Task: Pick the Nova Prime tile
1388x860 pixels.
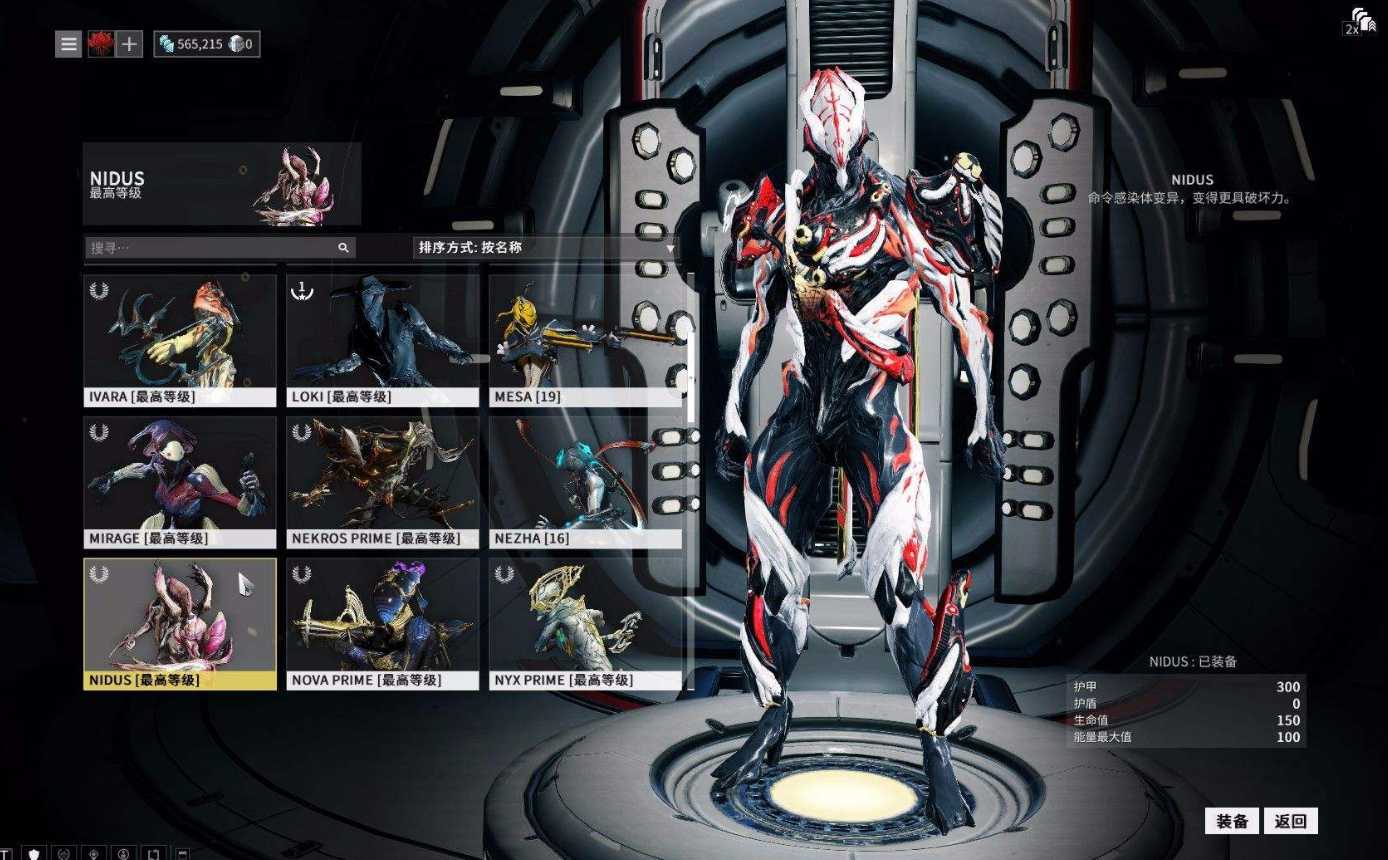Action: coord(383,623)
